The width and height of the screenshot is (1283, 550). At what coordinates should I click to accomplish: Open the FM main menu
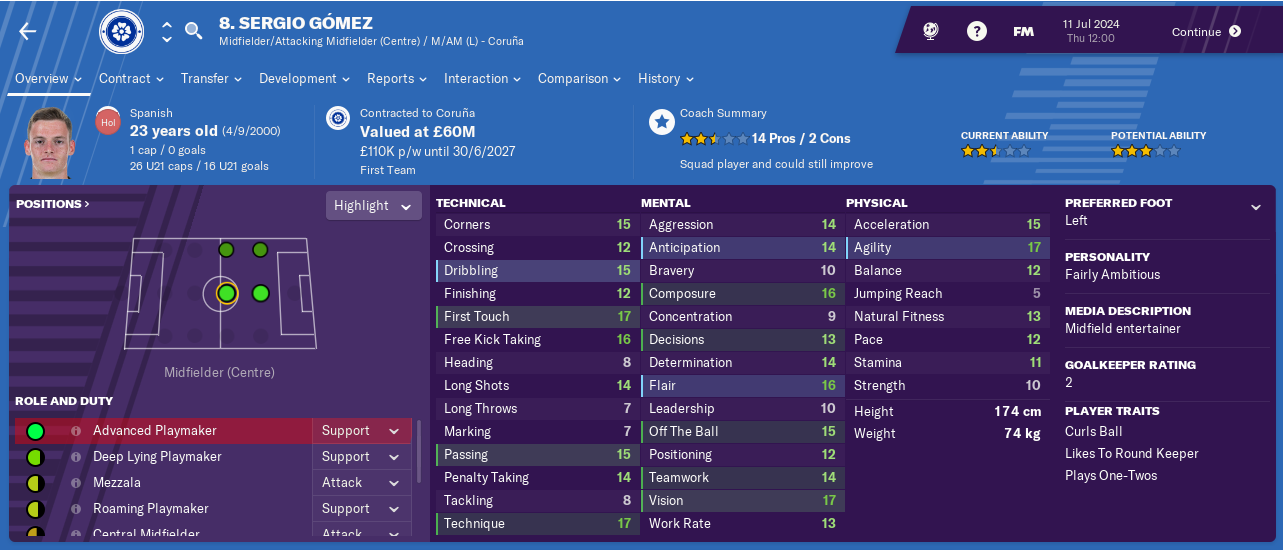point(1023,32)
